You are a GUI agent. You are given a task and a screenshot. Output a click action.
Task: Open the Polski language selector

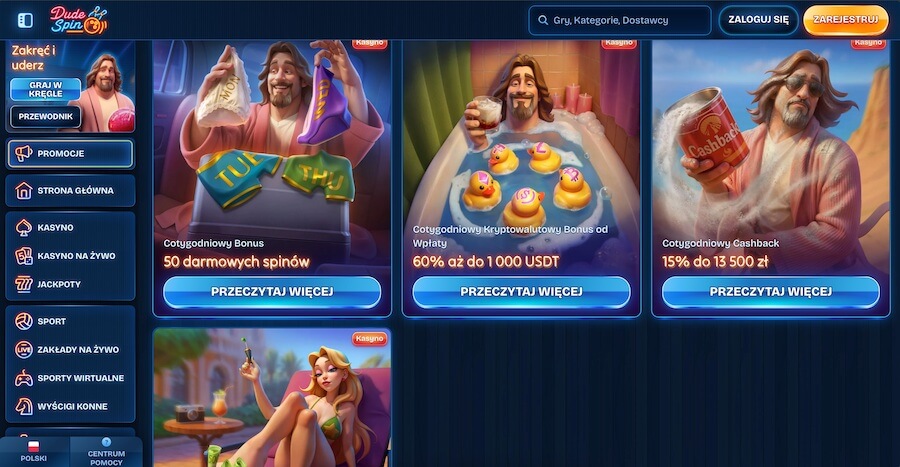coord(33,452)
